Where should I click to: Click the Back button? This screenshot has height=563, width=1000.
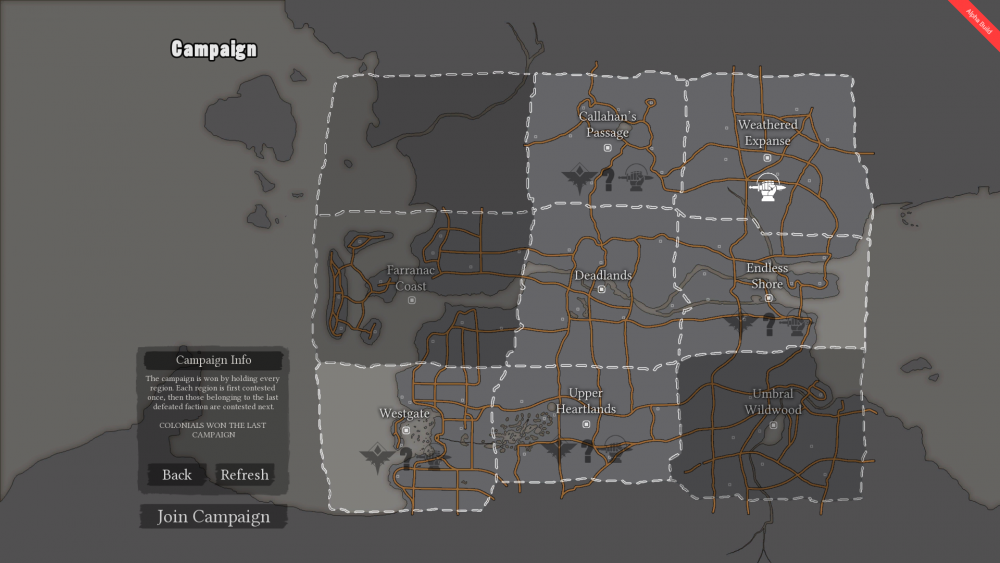pos(177,474)
